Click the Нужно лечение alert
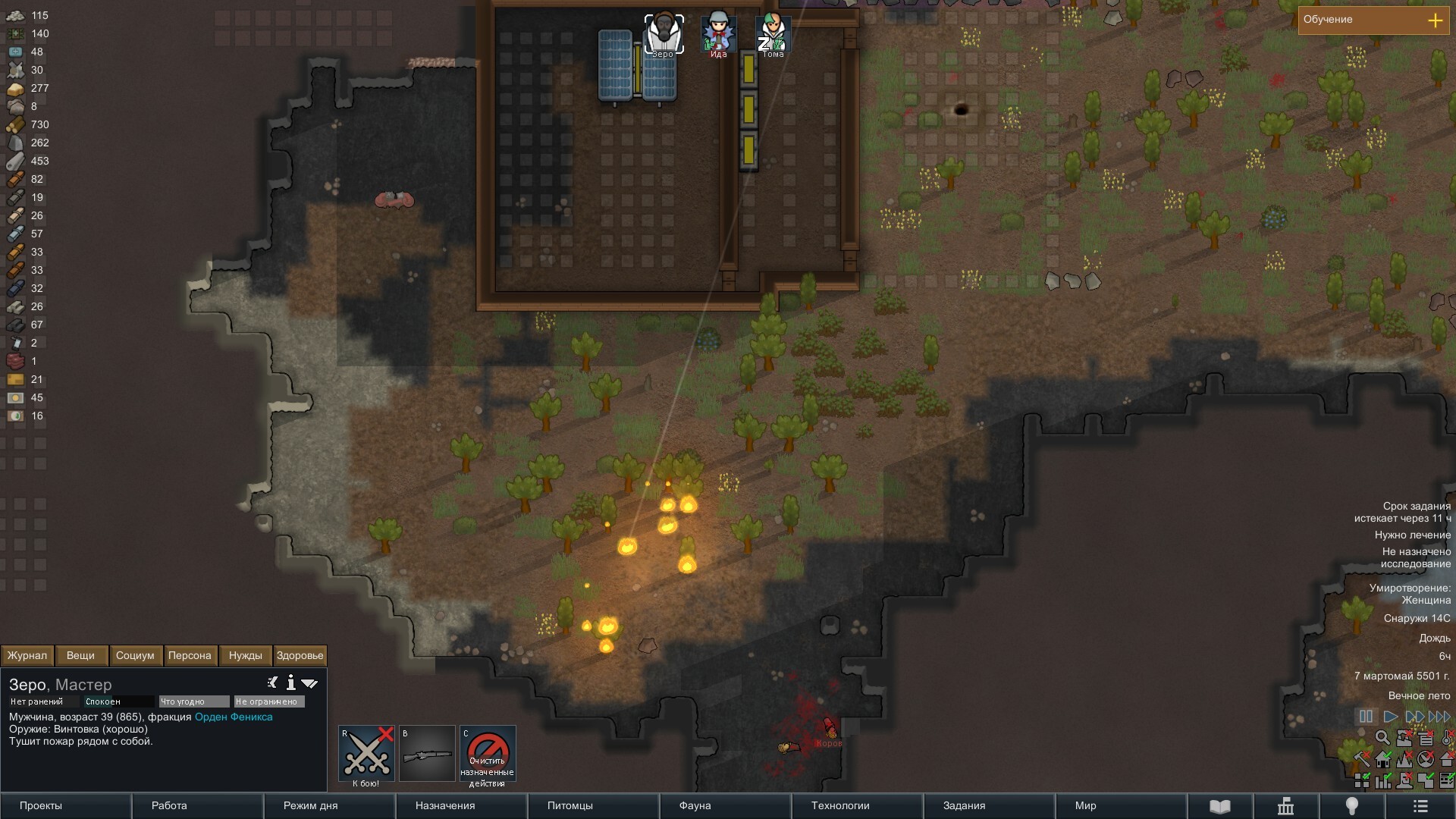 pos(1412,535)
